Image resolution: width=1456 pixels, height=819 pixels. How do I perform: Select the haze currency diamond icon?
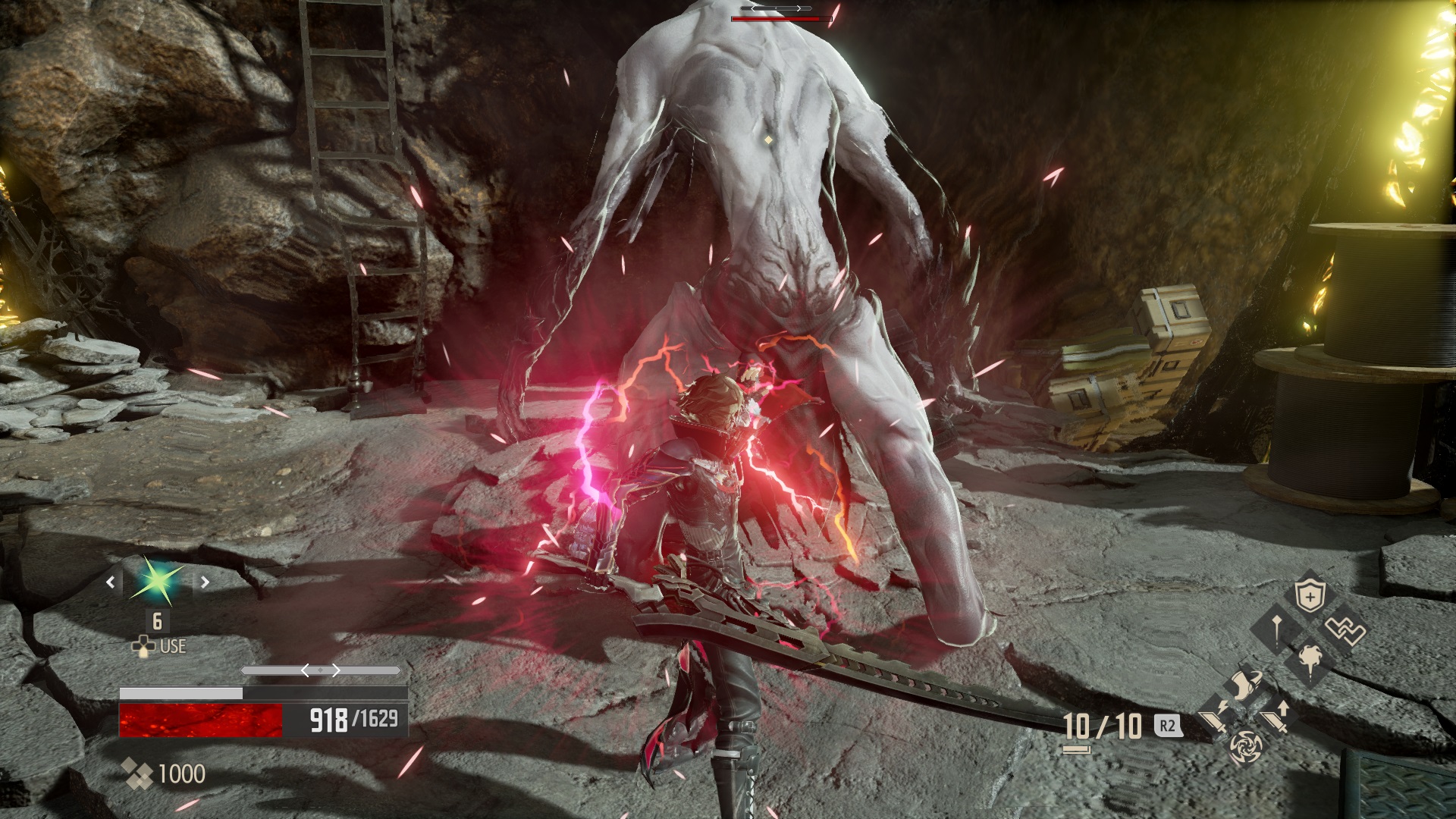click(136, 773)
